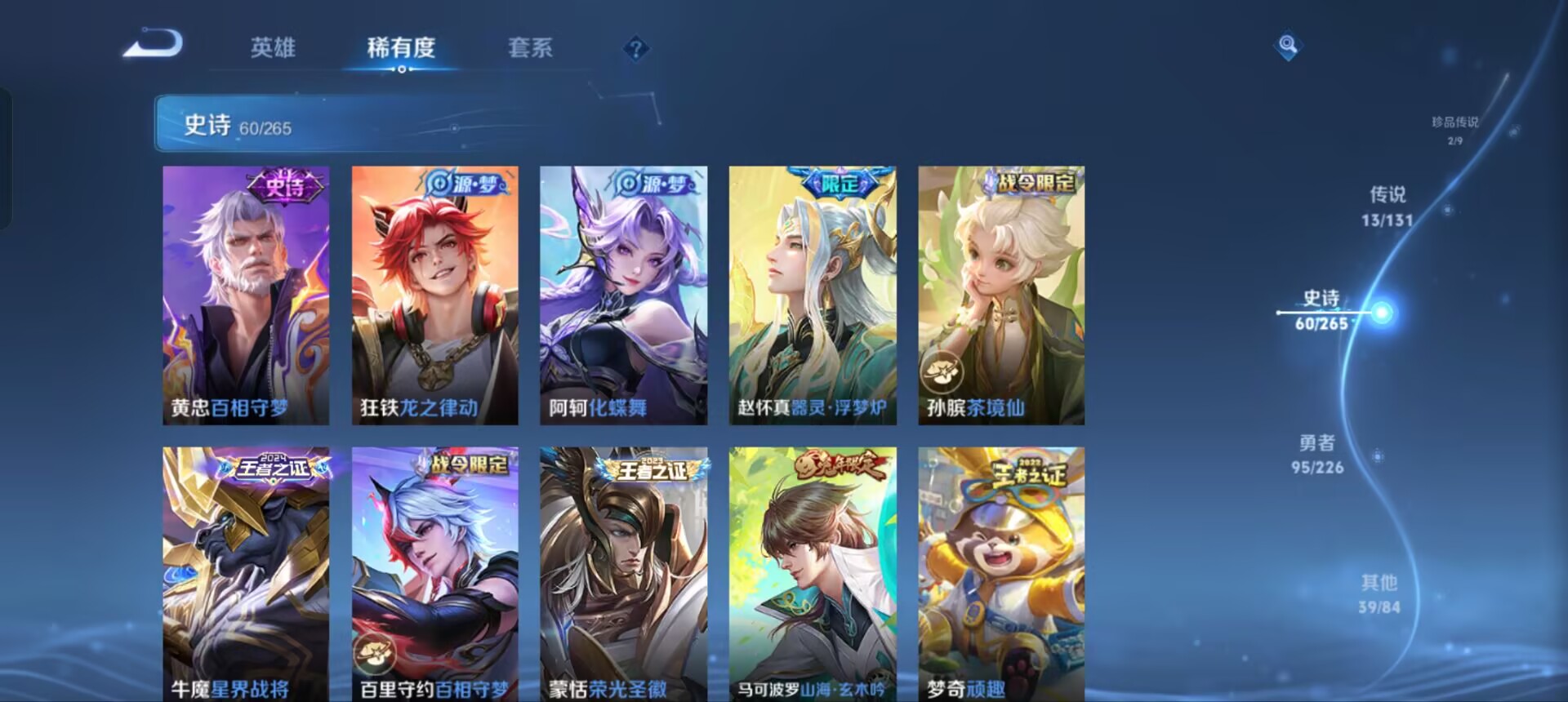Open the search magnifier icon top-right
The height and width of the screenshot is (702, 1568).
[x=1288, y=47]
